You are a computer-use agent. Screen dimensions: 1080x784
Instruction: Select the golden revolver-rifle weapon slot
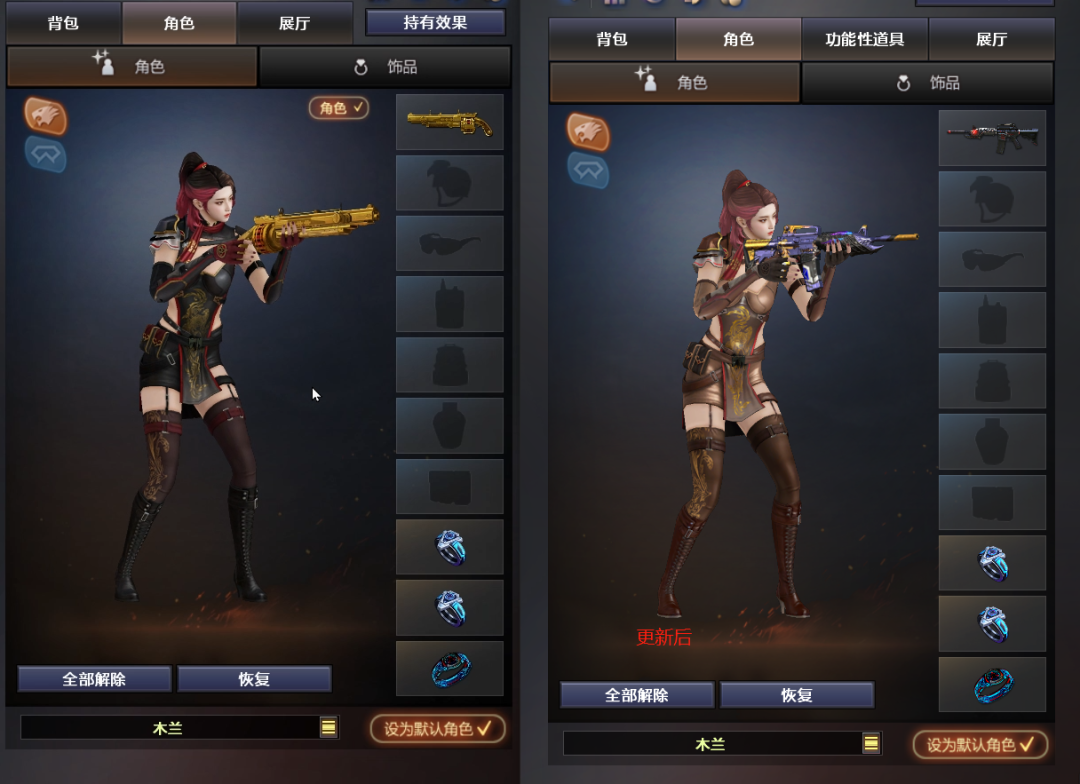coord(449,122)
